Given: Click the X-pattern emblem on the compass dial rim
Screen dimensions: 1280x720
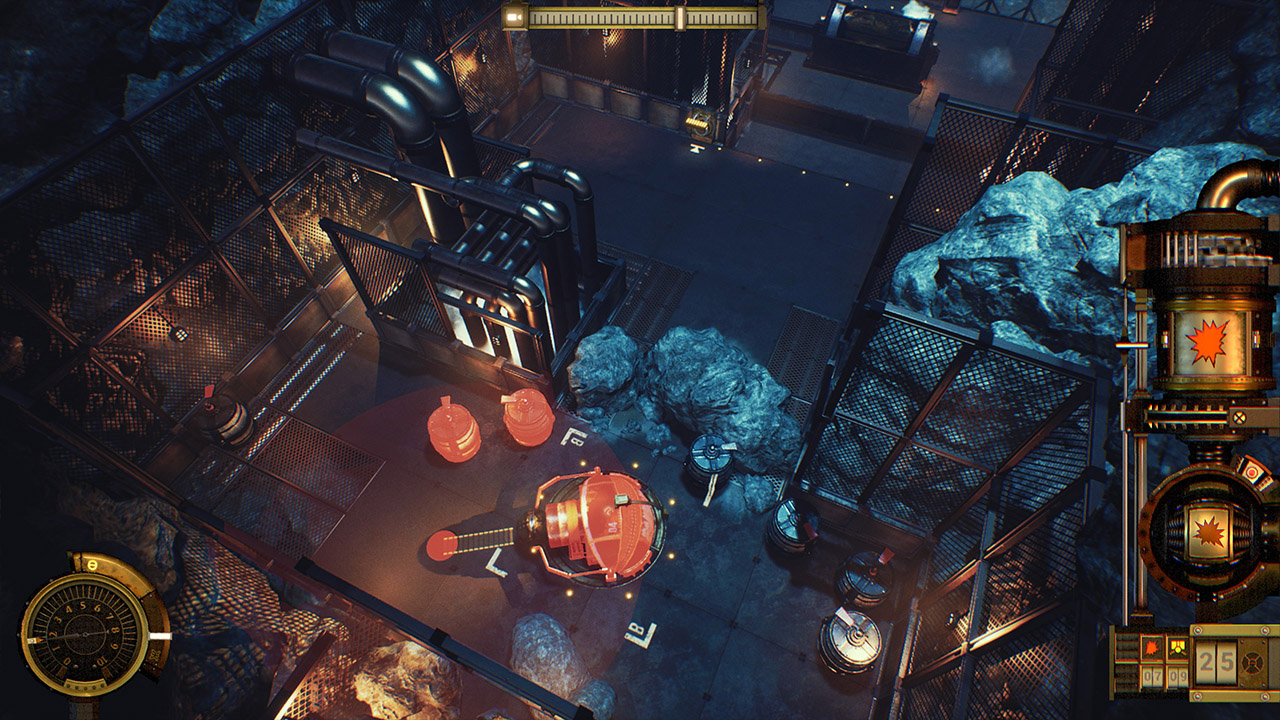Looking at the screenshot, I should (154, 655).
